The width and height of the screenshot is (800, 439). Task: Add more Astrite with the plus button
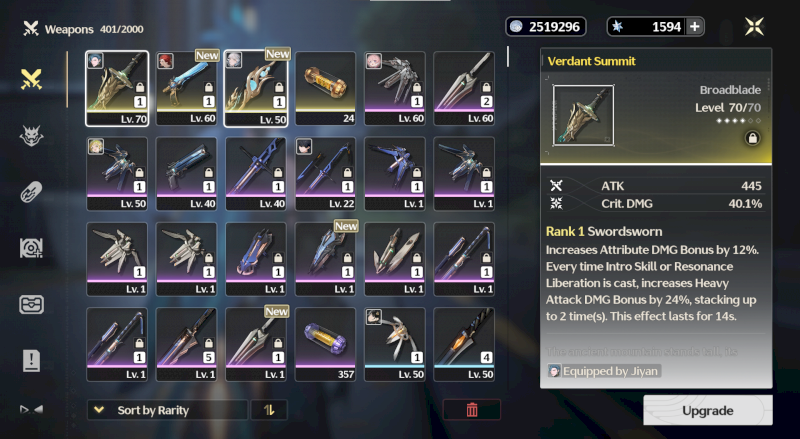click(x=695, y=27)
